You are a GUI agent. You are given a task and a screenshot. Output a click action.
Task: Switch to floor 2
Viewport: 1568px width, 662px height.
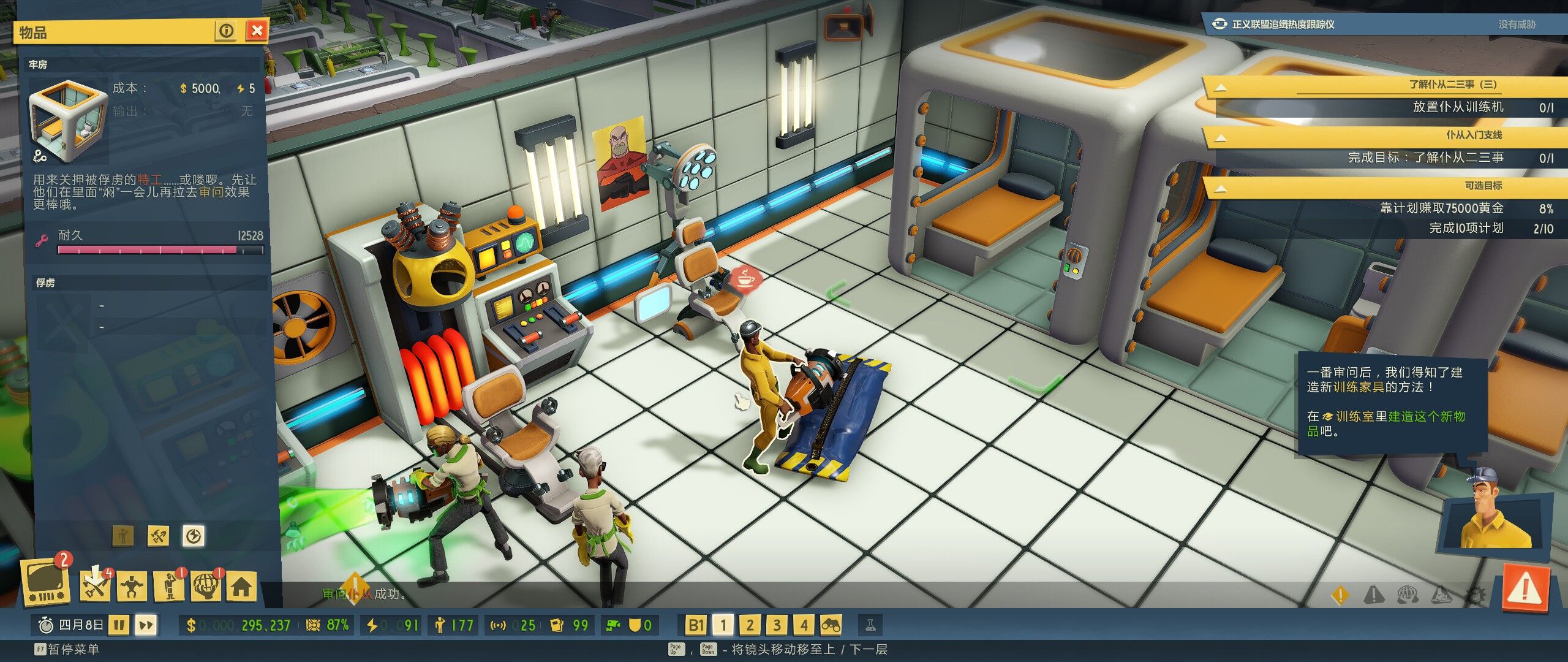[750, 625]
